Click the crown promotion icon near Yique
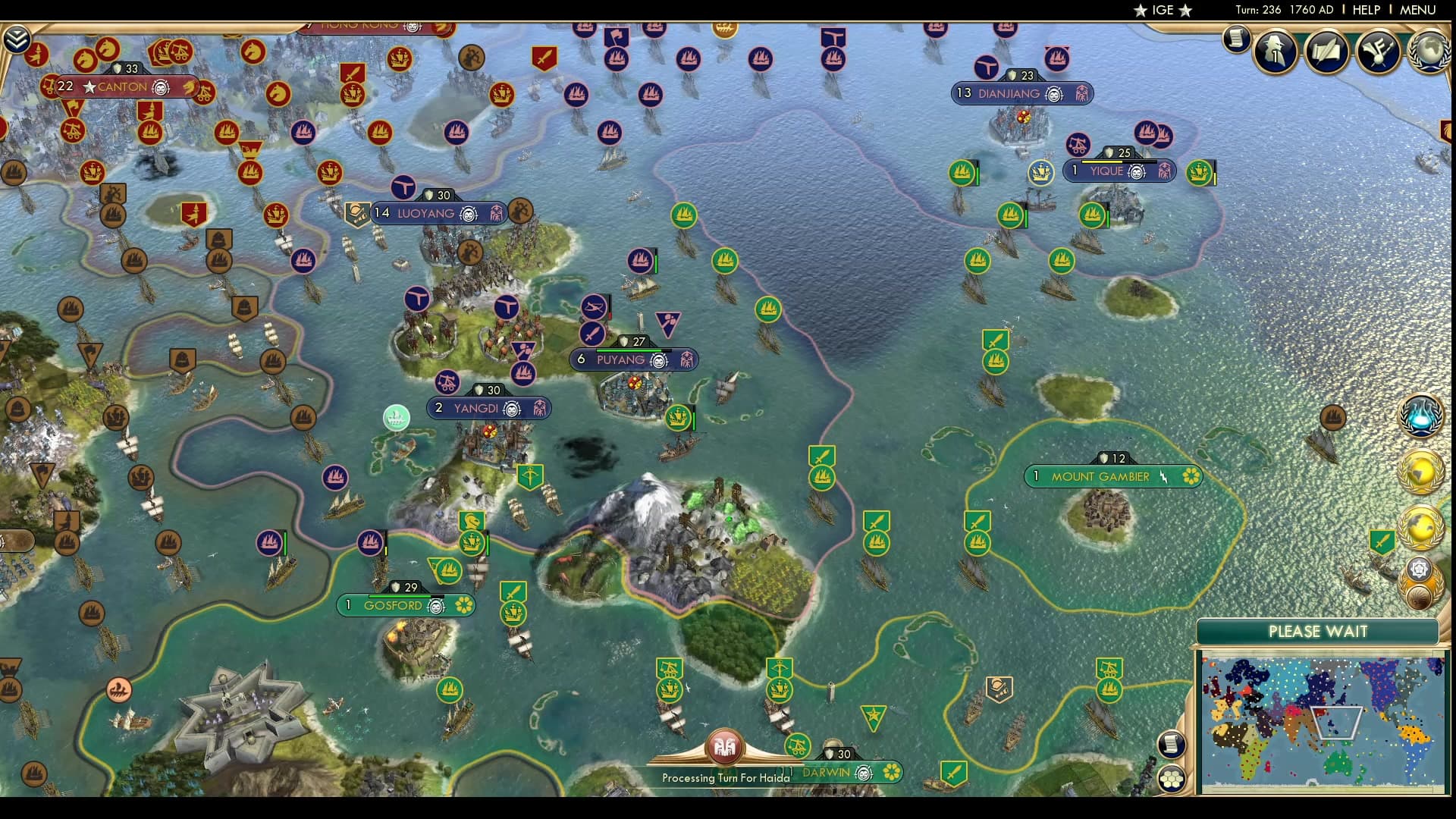The width and height of the screenshot is (1456, 819). (x=1043, y=173)
